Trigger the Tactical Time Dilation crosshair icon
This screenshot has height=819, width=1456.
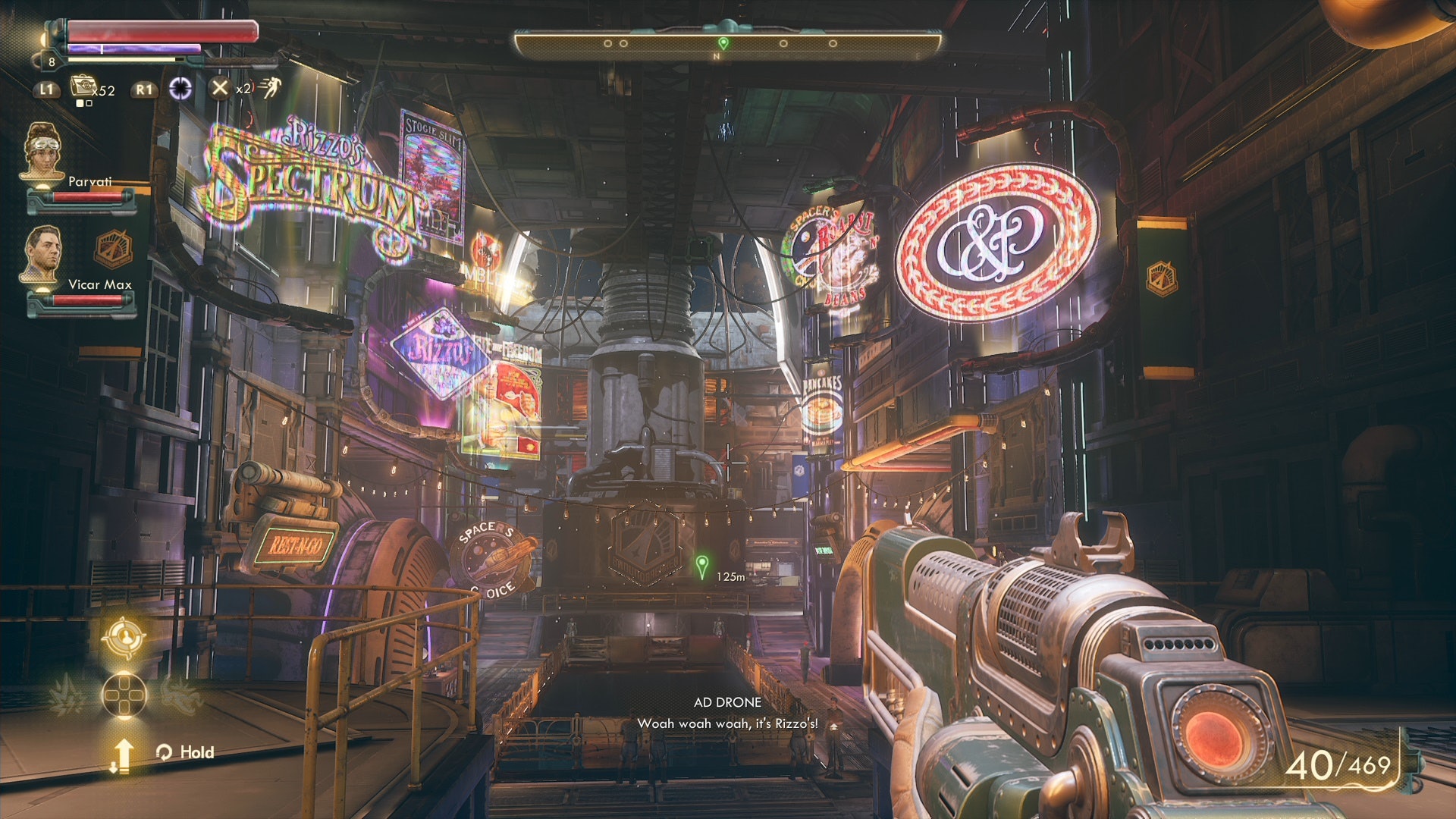coord(180,89)
